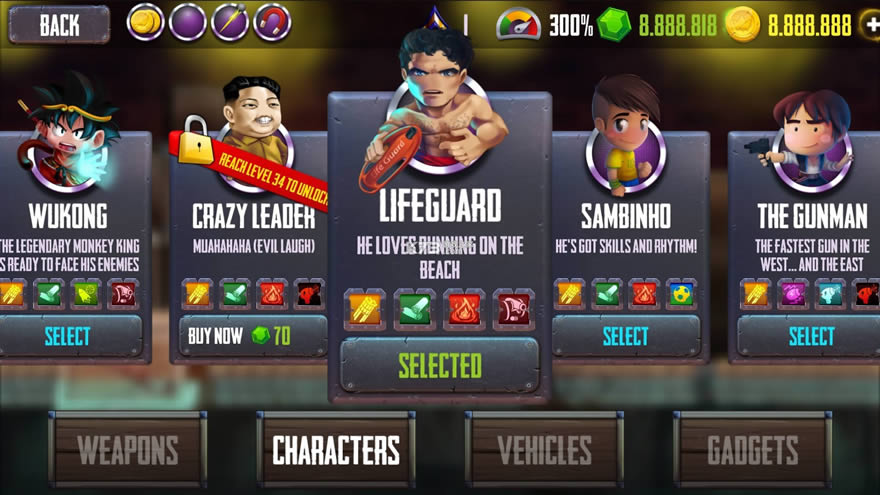Switch to the Vehicles tab
This screenshot has height=495, width=880.
[x=544, y=450]
